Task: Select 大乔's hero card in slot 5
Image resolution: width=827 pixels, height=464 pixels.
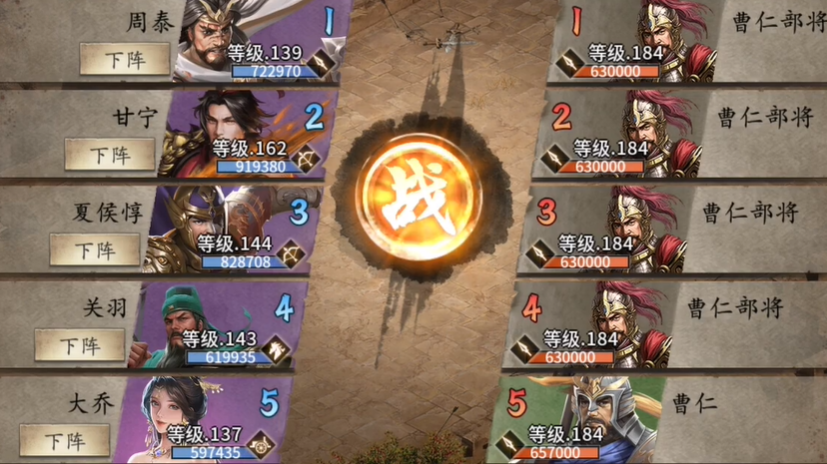Action: click(205, 420)
